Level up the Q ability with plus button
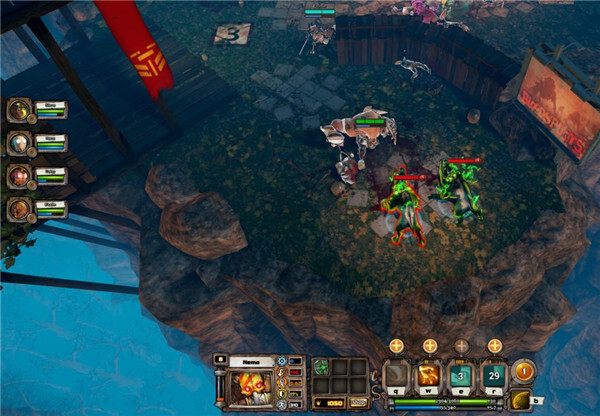 pos(397,346)
